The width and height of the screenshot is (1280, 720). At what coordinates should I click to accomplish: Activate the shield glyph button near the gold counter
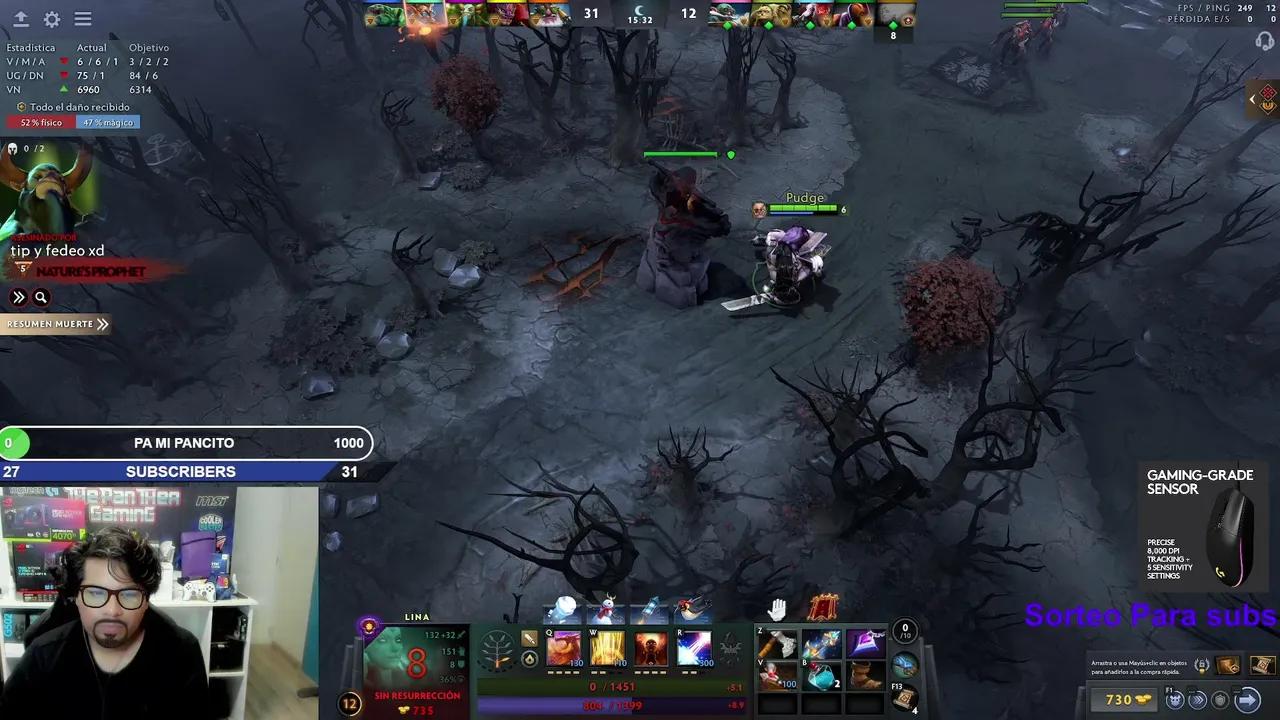pos(1220,699)
